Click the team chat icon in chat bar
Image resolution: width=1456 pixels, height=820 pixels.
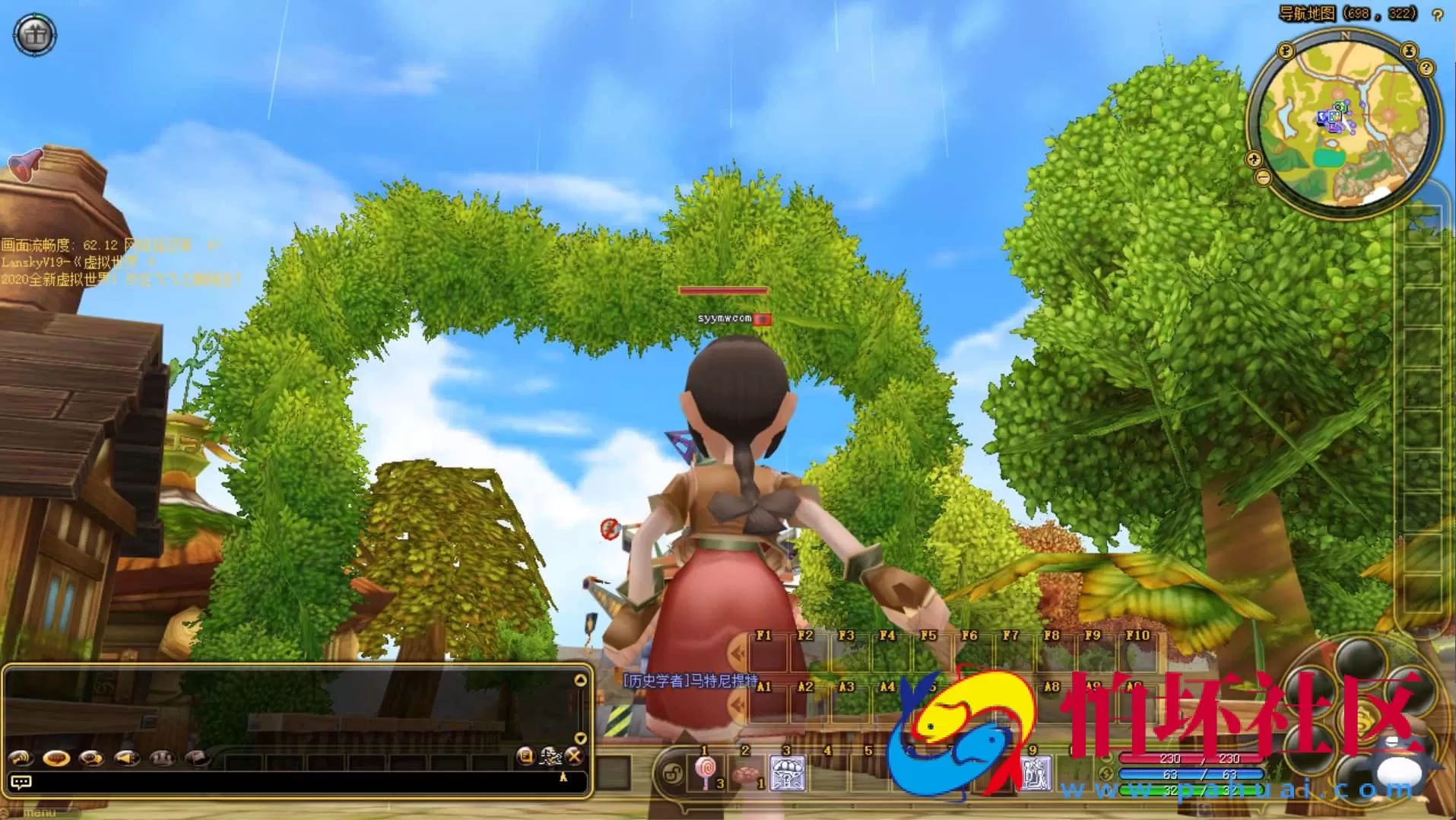pyautogui.click(x=163, y=758)
